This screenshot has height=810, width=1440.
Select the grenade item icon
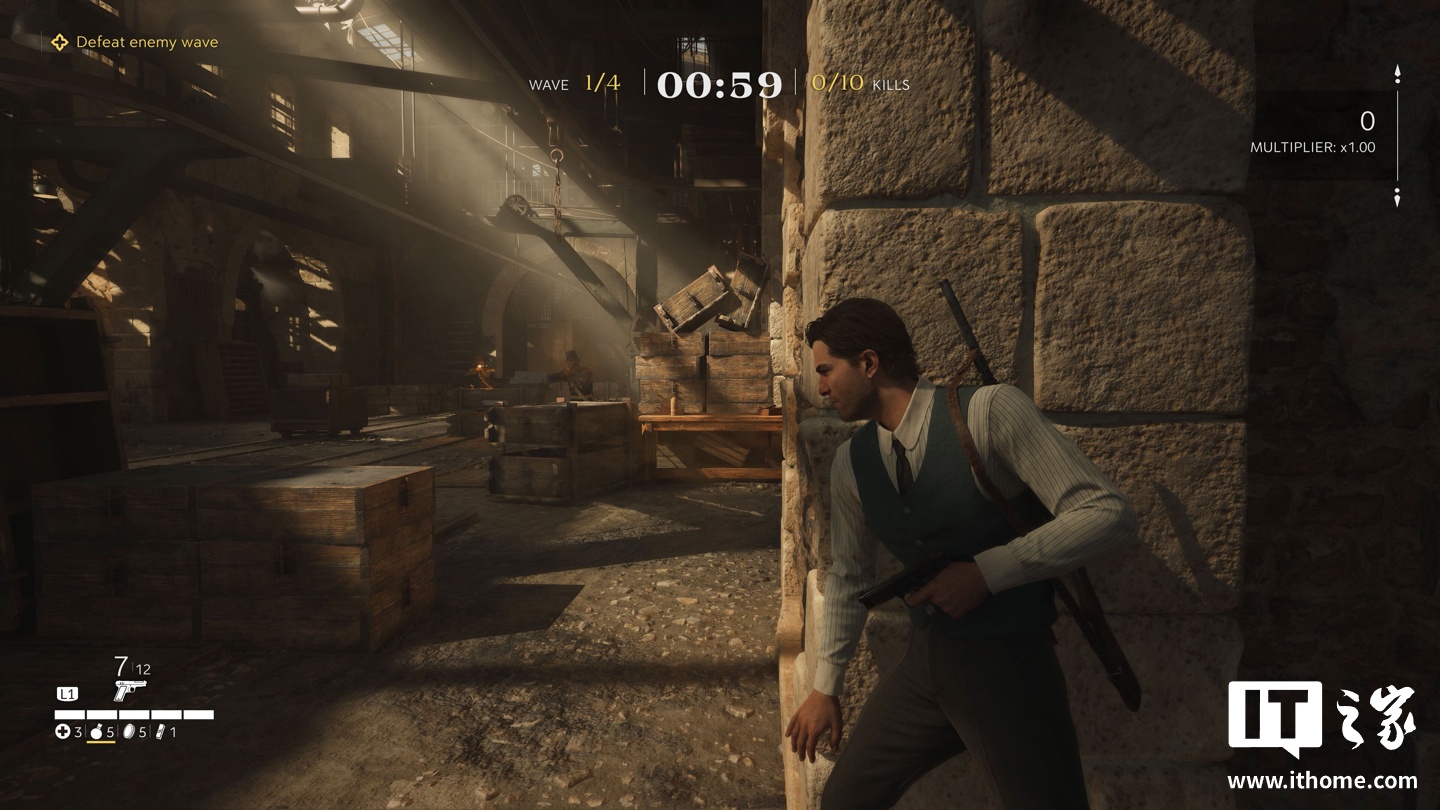tap(97, 732)
